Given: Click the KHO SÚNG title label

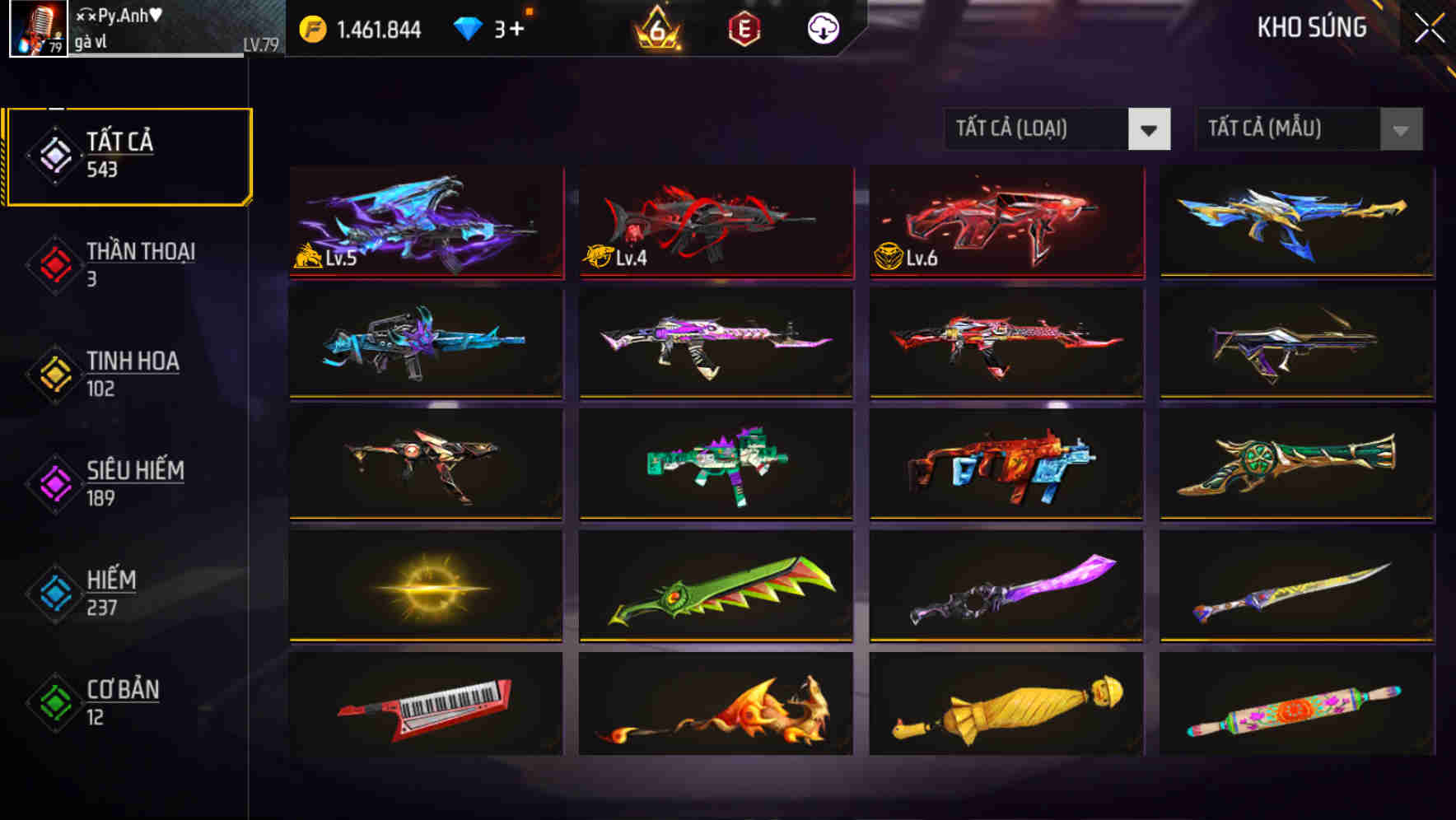Looking at the screenshot, I should click(x=1311, y=27).
